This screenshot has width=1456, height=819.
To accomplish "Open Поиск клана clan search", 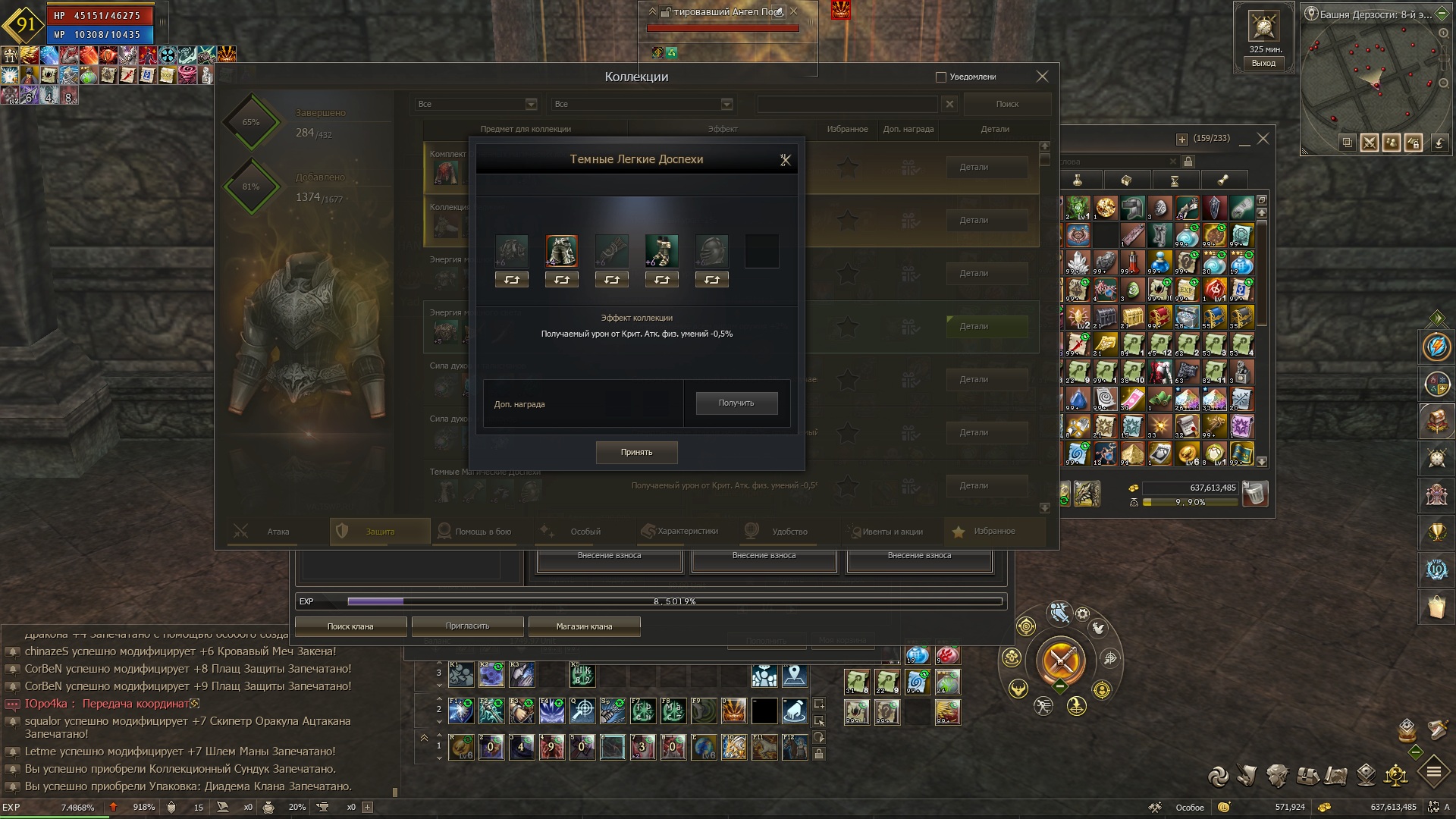I will pyautogui.click(x=350, y=626).
